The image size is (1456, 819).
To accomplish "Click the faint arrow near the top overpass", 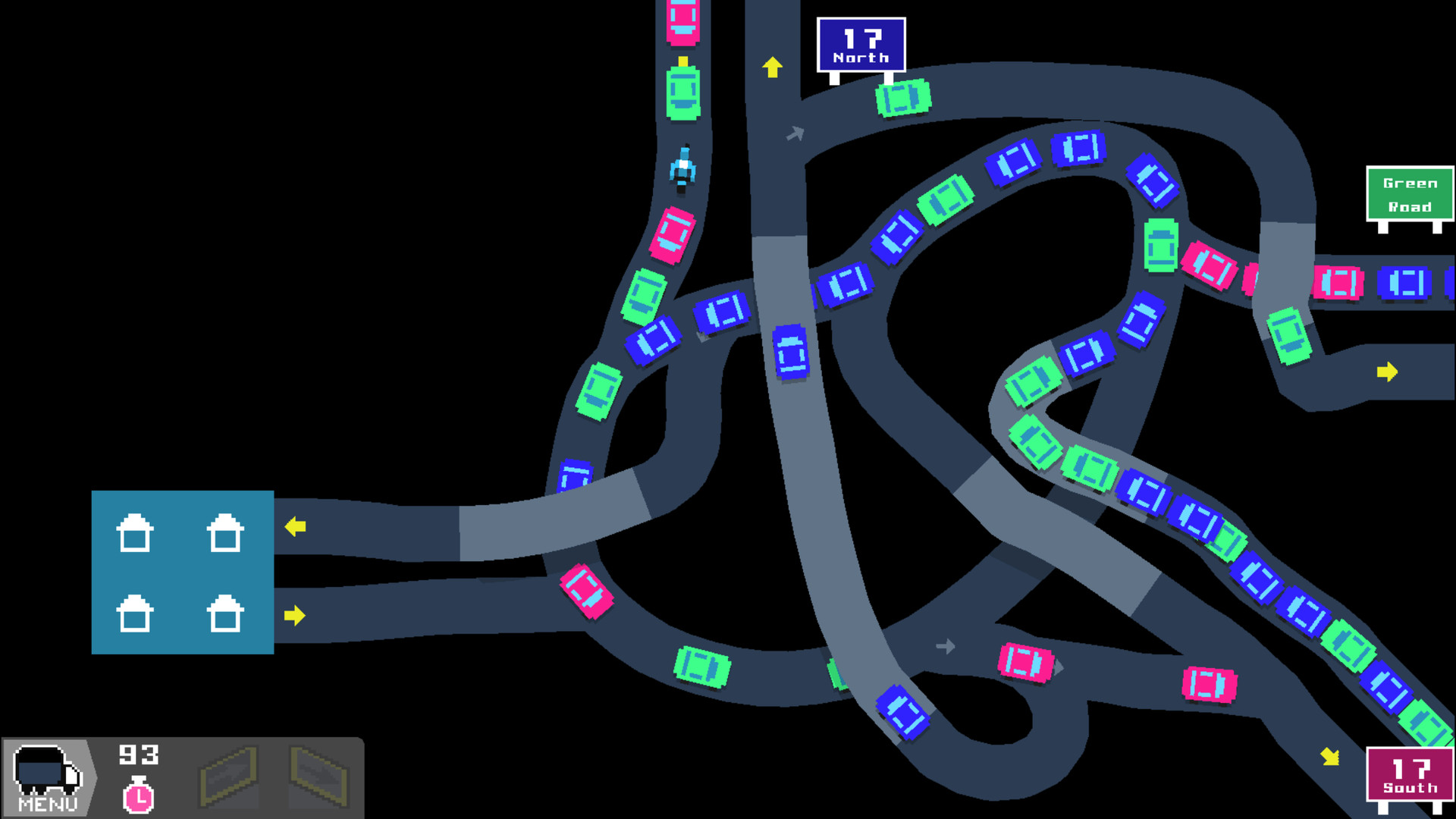I will [x=795, y=133].
